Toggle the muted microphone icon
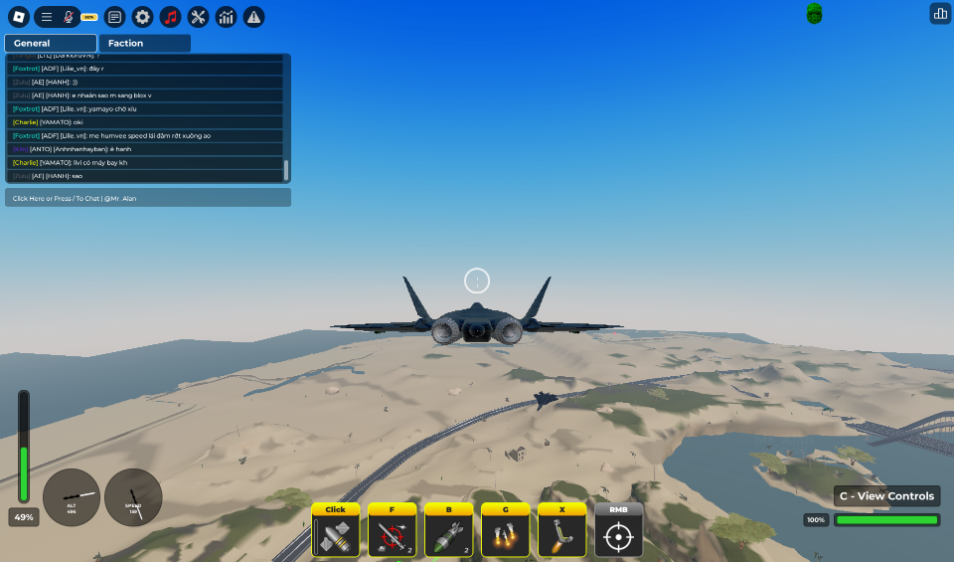Viewport: 954px width, 562px height. 68,16
